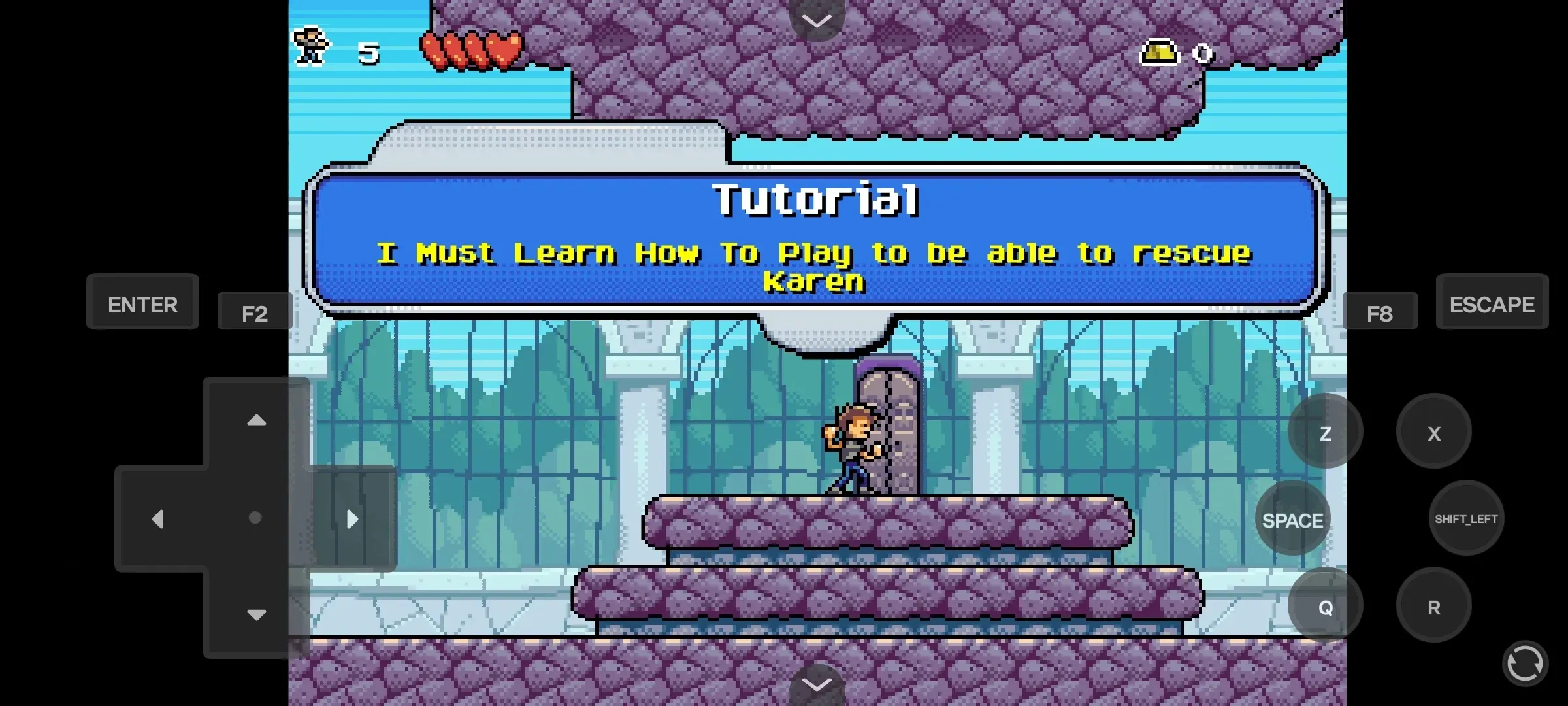Viewport: 1568px width, 706px height.
Task: Tap the D-pad right arrow
Action: pyautogui.click(x=352, y=519)
